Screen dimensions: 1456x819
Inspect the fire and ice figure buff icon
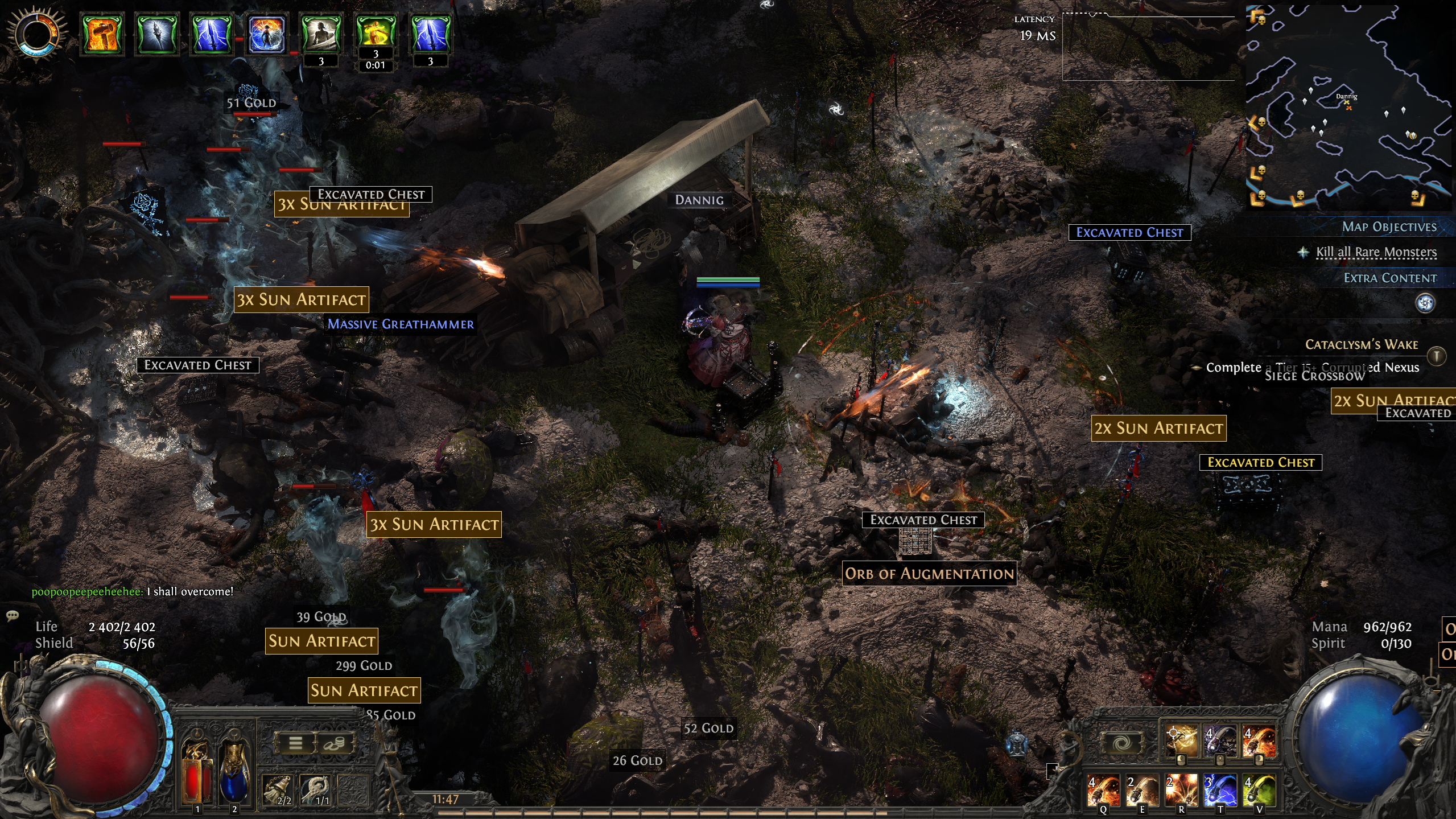266,34
